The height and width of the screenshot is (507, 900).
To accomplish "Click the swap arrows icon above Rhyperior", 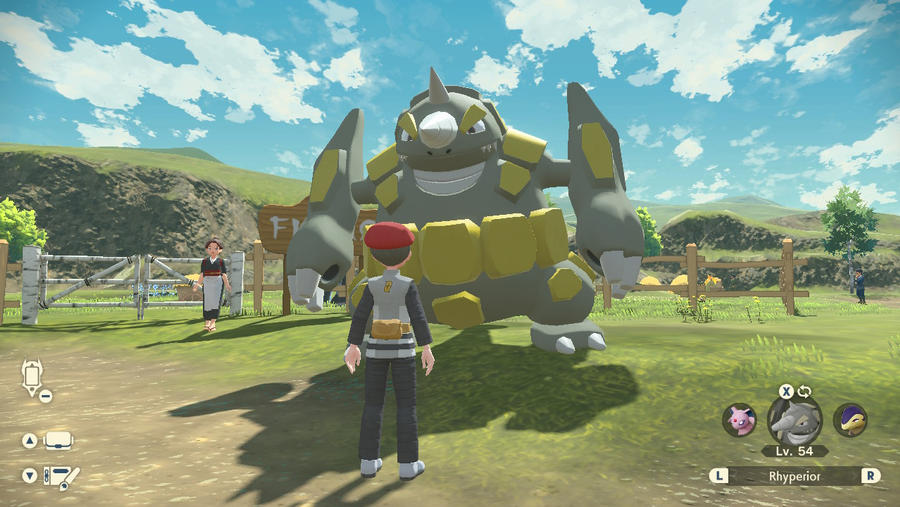I will click(803, 391).
